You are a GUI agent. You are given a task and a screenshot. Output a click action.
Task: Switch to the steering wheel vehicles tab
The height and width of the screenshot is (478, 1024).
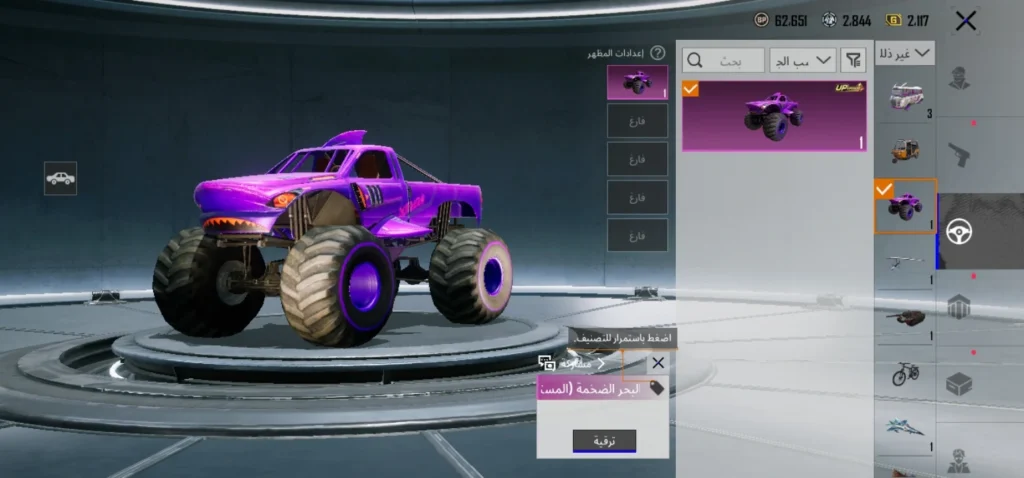click(960, 231)
